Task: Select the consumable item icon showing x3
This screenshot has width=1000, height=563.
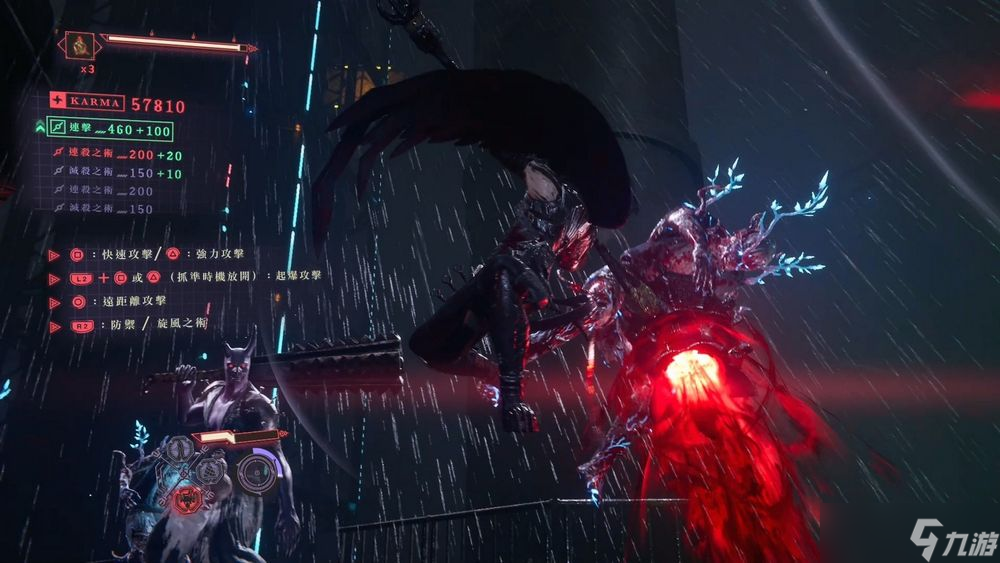Action: pyautogui.click(x=79, y=45)
